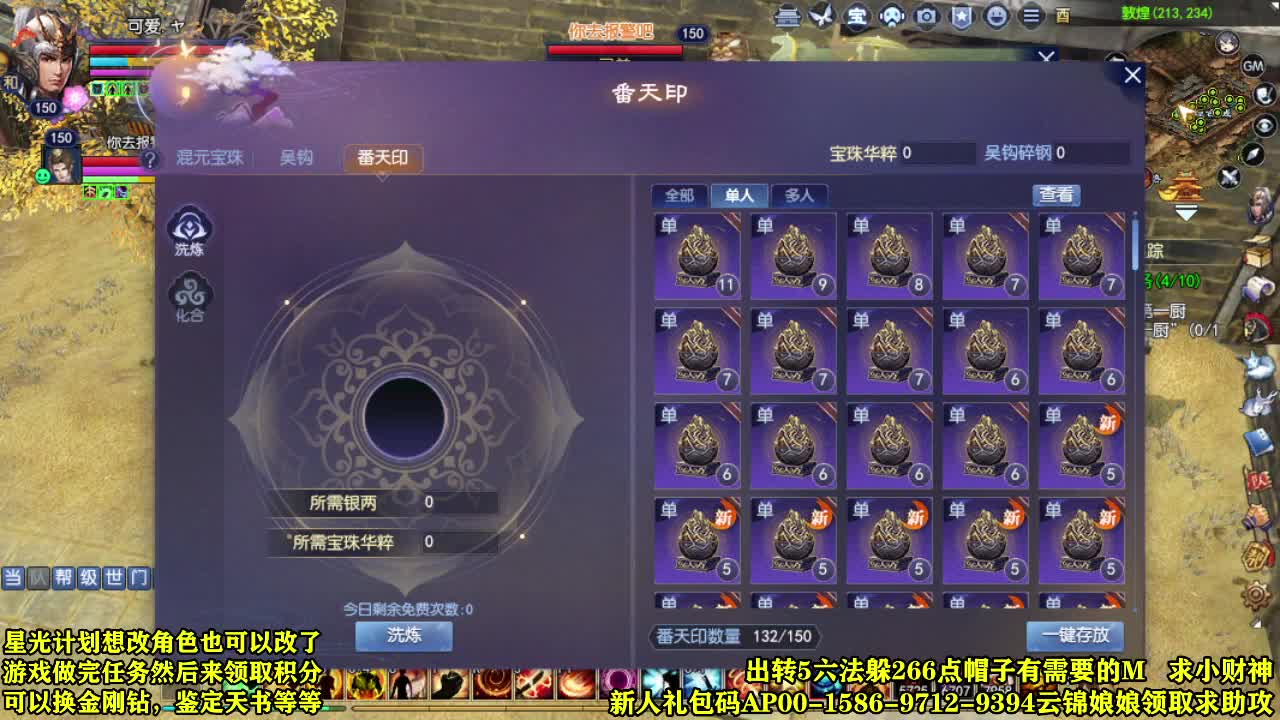Select the 多人 filter tab
Image resolution: width=1280 pixels, height=720 pixels.
point(800,195)
